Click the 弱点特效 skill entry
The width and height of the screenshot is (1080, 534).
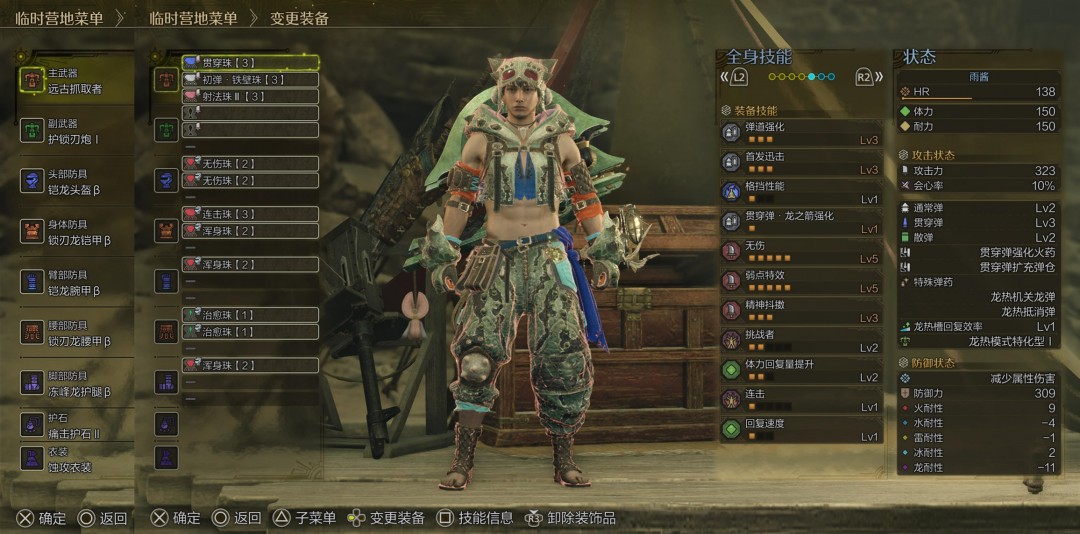click(x=800, y=281)
